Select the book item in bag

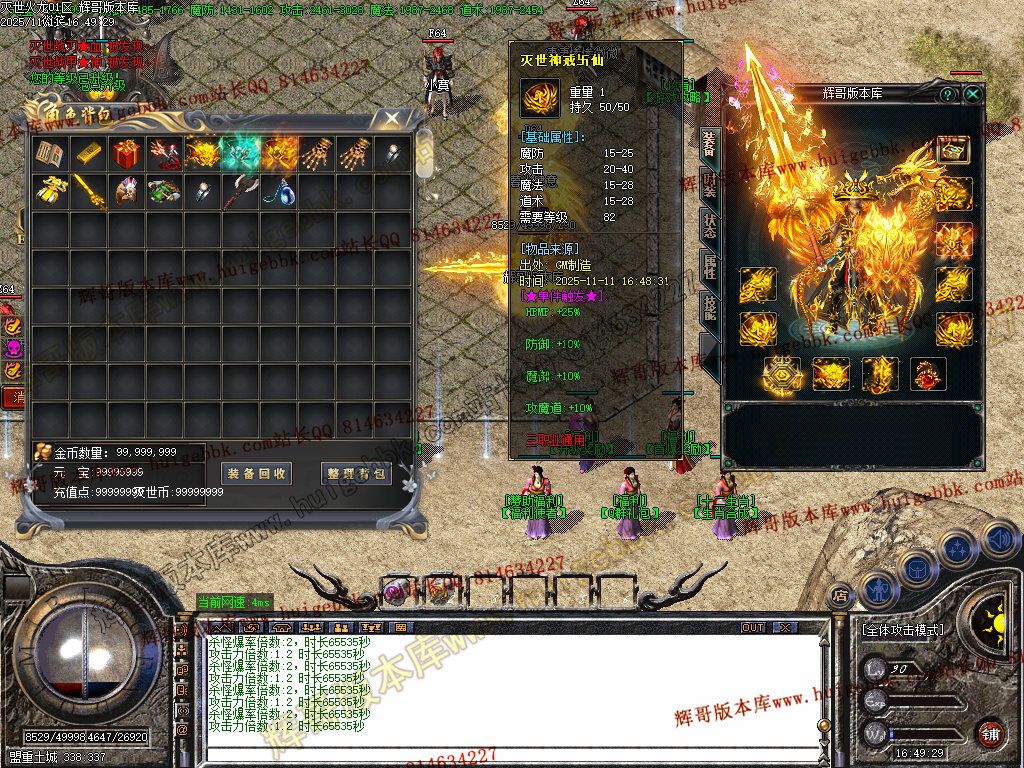pos(49,154)
